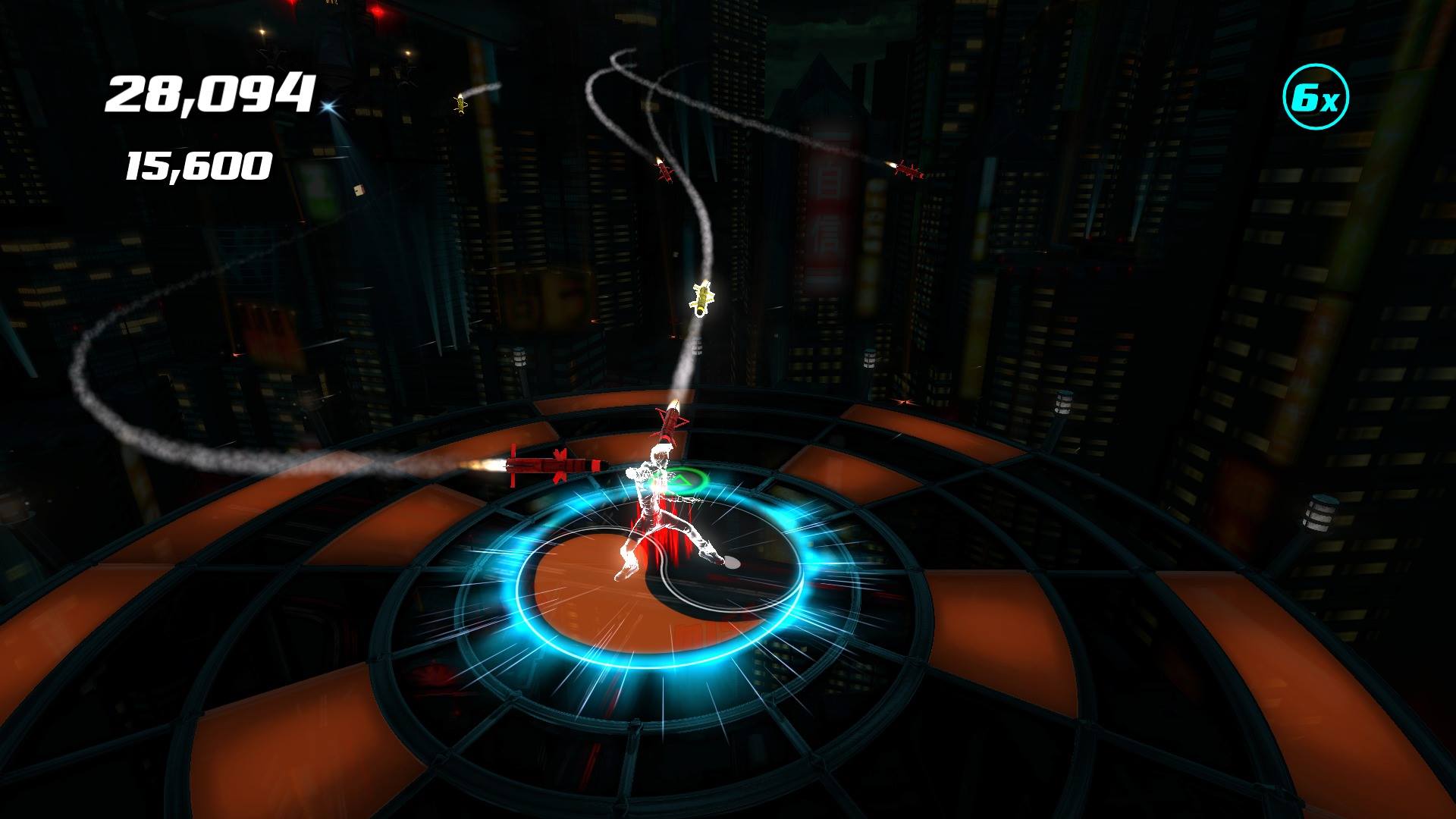This screenshot has width=1456, height=819.
Task: Click the red missile above the character
Action: (x=671, y=421)
